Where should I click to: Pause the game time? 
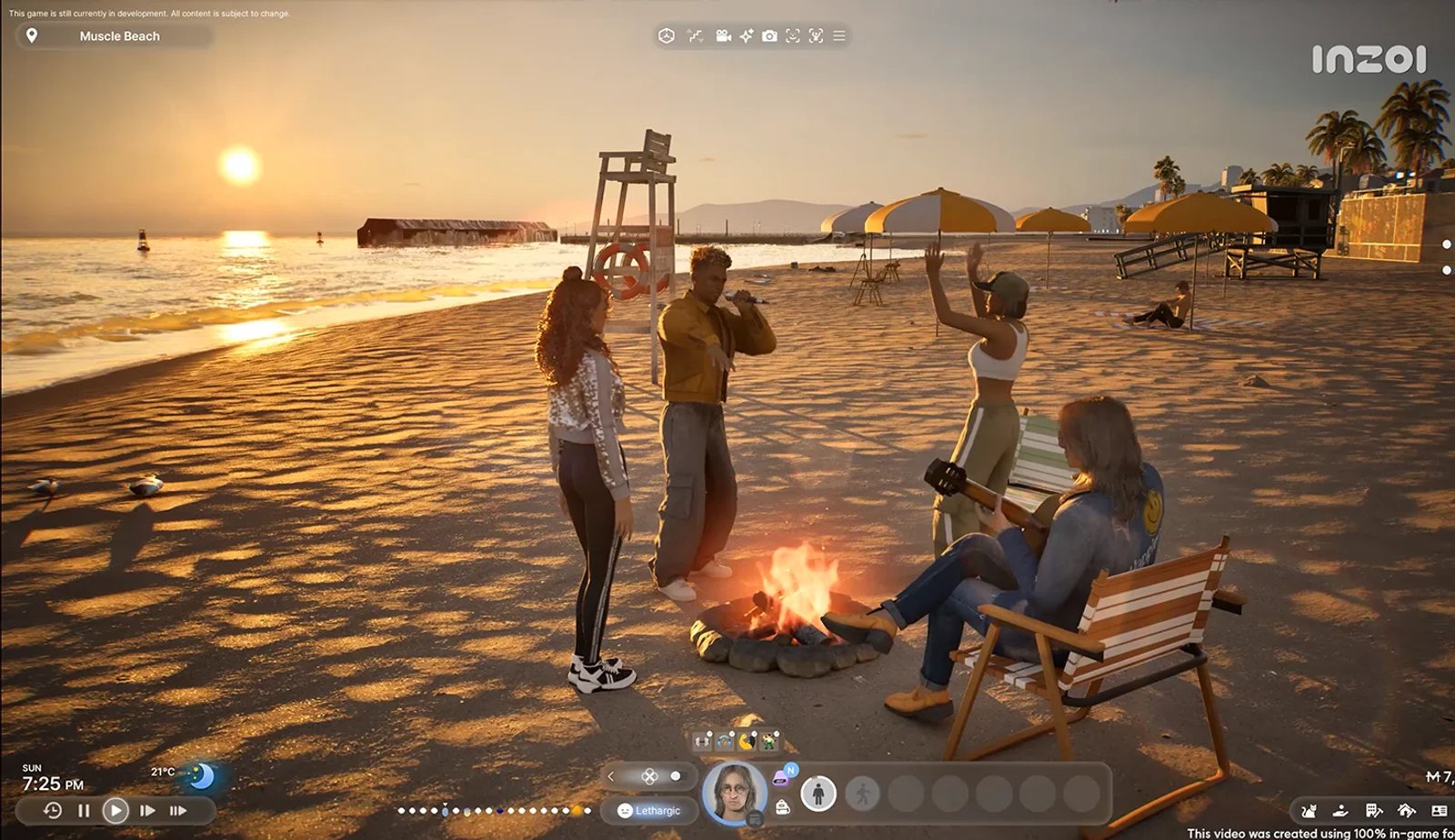point(84,810)
